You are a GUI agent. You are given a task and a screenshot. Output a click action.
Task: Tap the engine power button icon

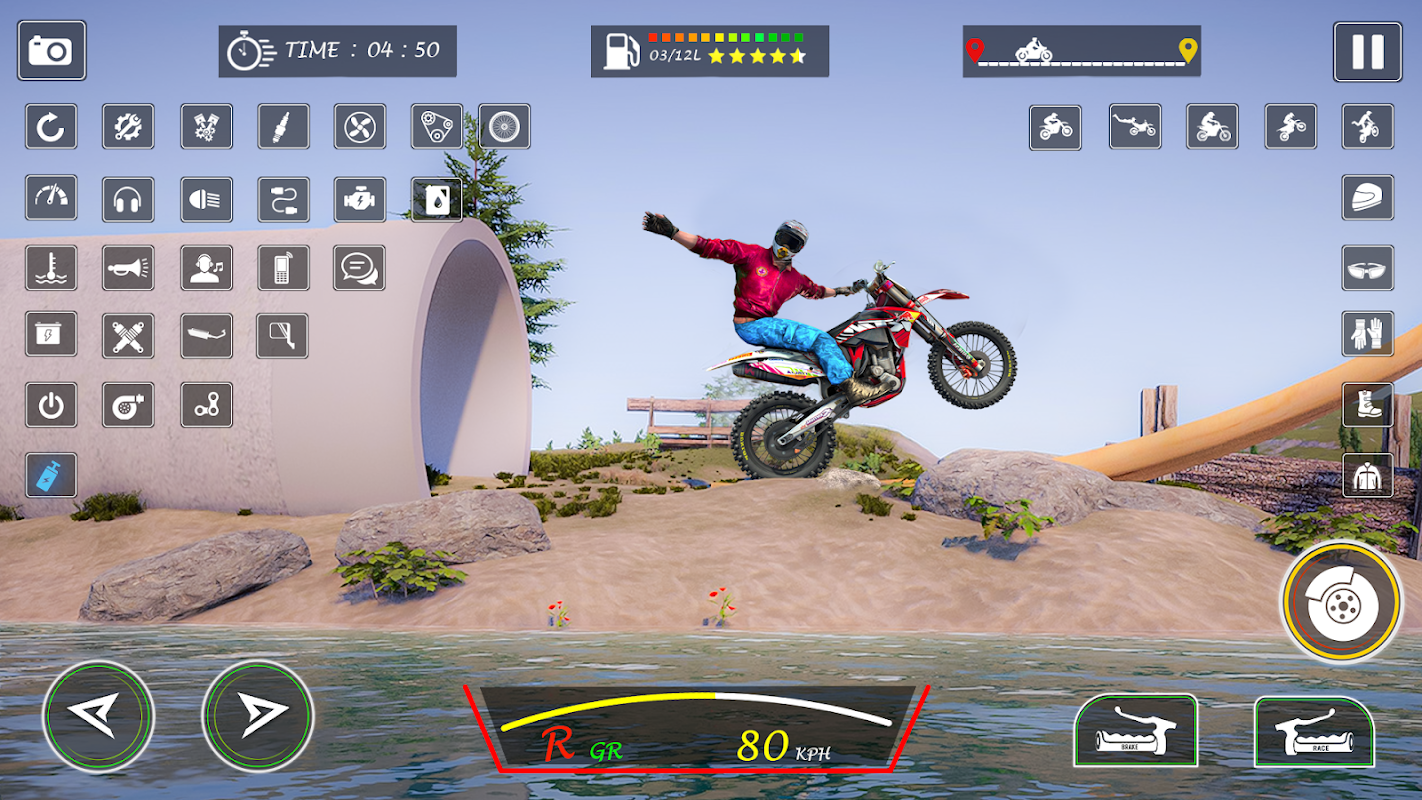pyautogui.click(x=51, y=405)
